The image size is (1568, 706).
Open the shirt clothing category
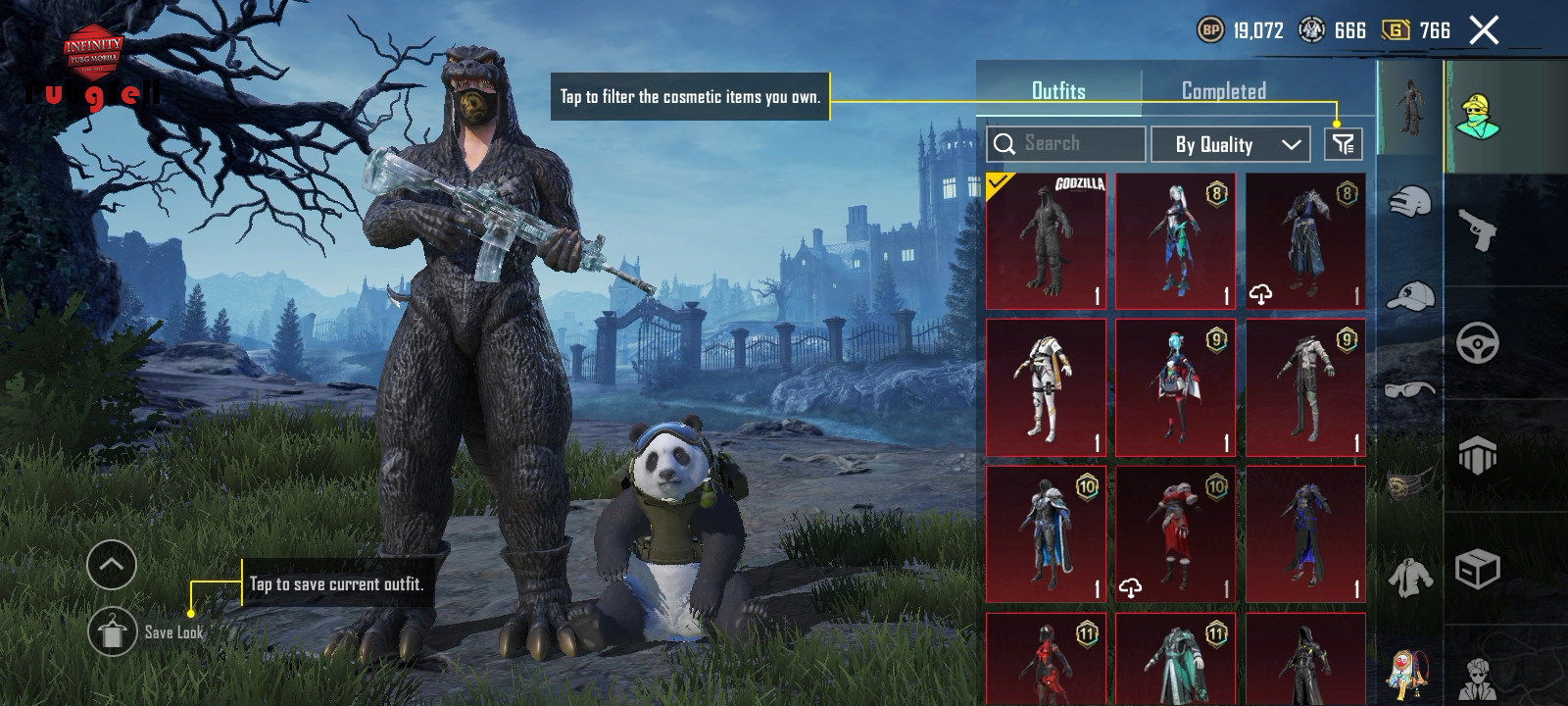point(1410,577)
